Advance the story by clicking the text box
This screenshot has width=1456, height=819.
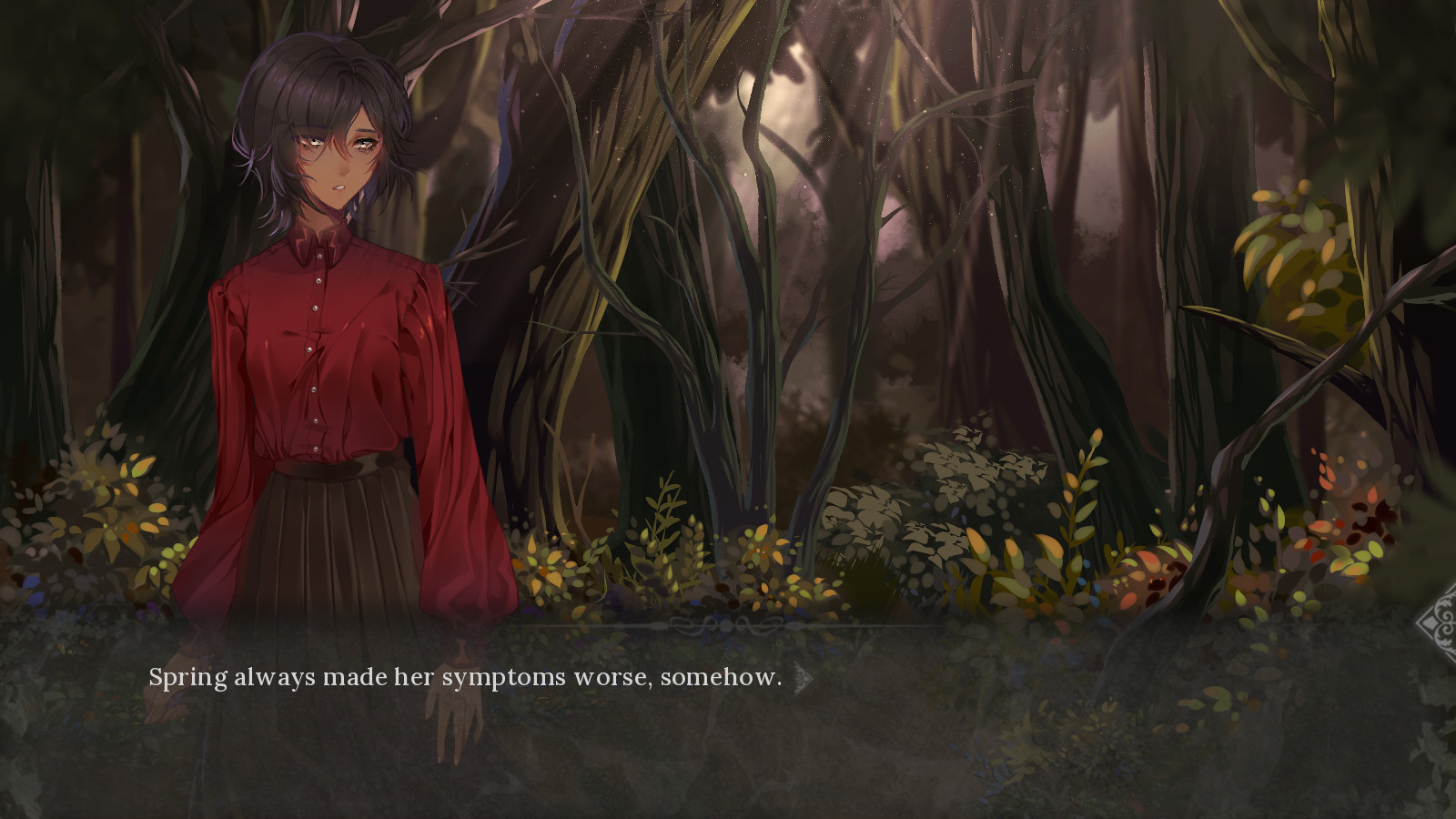(x=728, y=719)
